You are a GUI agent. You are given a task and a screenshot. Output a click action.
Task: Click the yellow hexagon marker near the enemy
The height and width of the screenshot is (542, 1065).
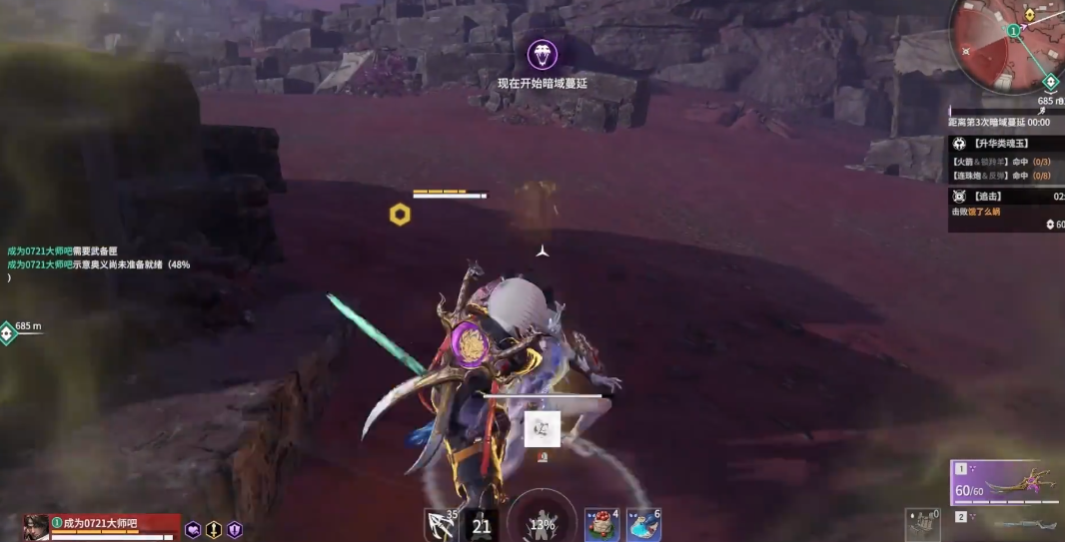(400, 214)
